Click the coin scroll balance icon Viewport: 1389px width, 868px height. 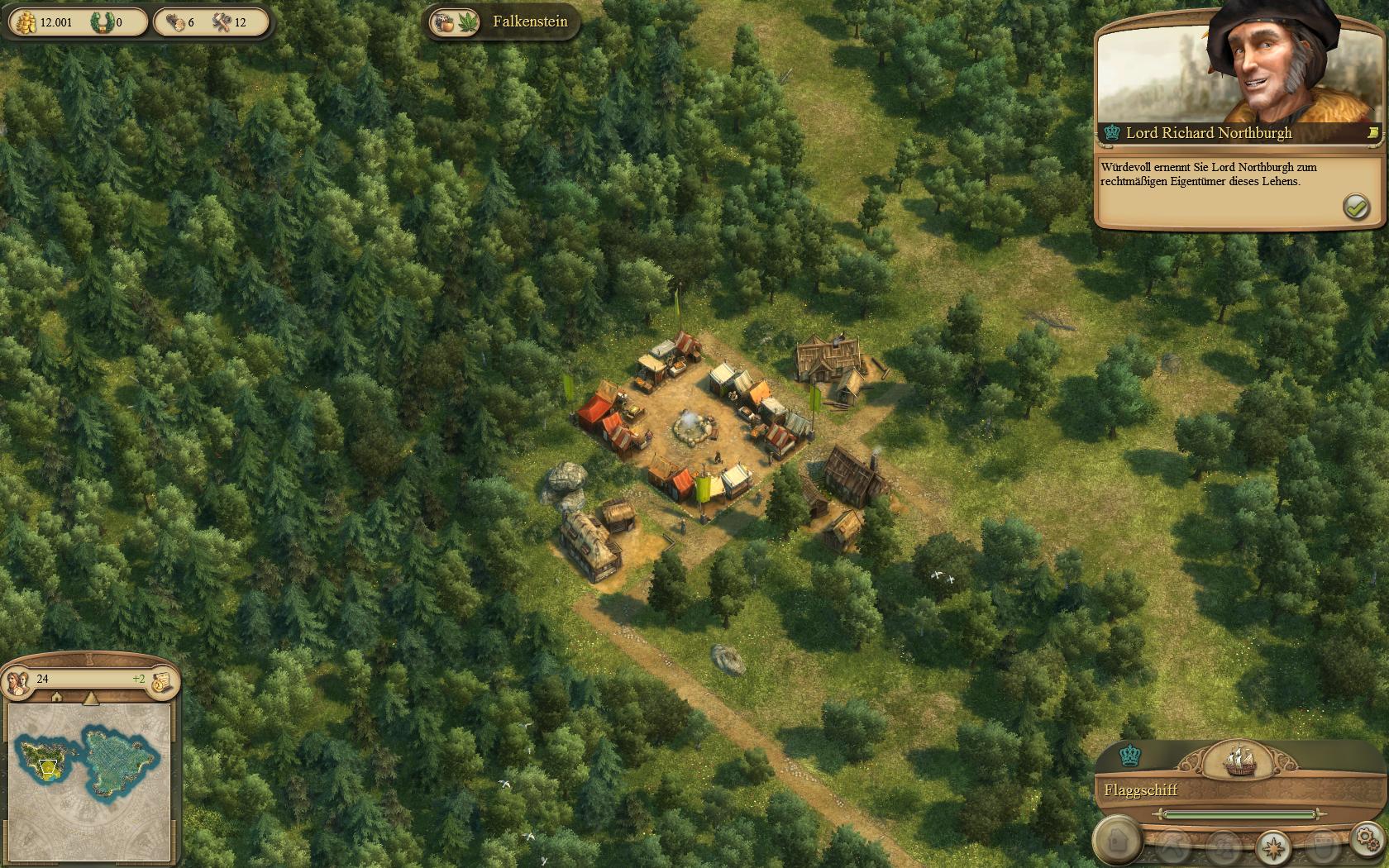point(161,680)
